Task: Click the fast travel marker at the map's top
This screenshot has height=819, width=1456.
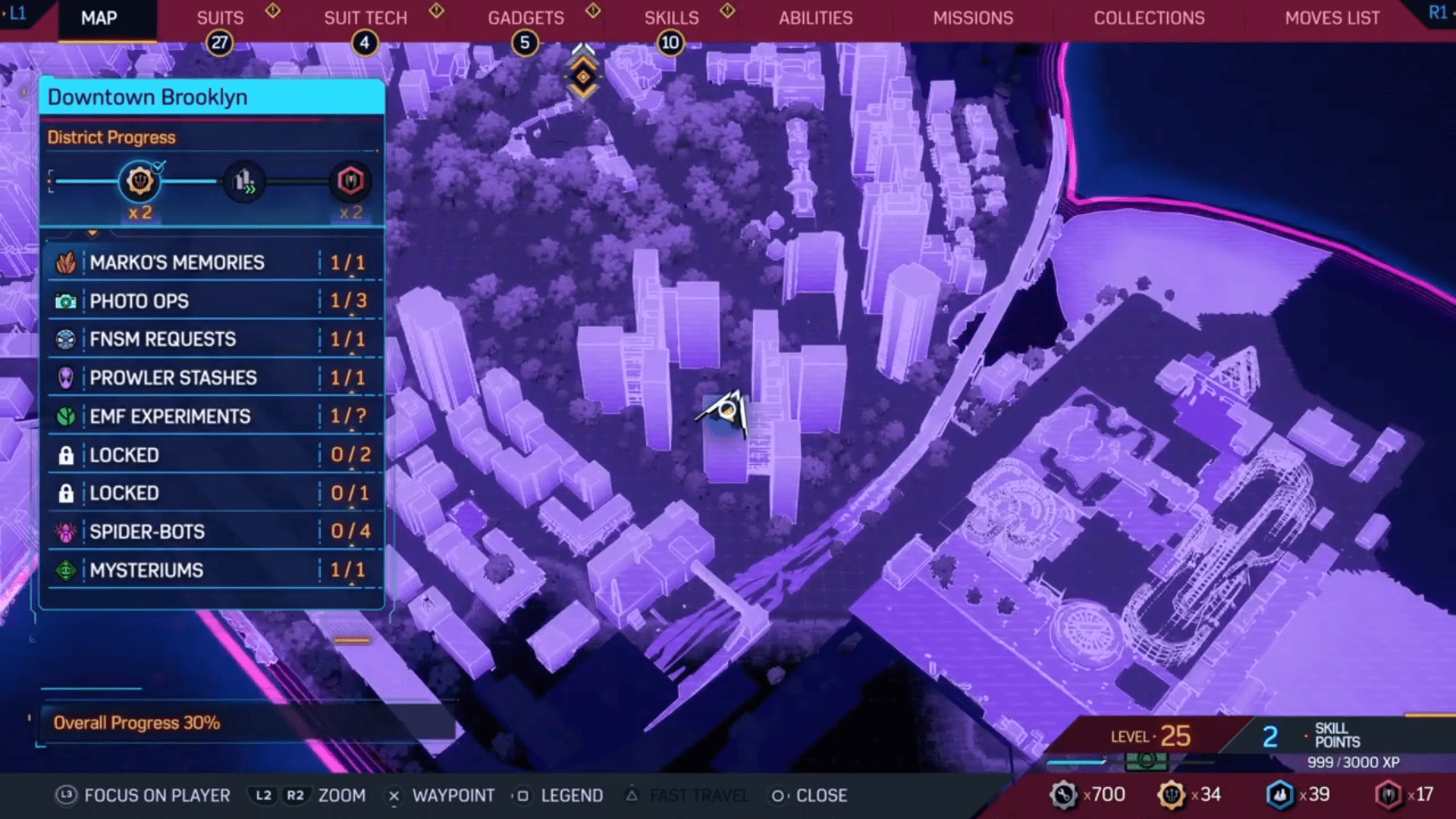Action: (x=582, y=75)
